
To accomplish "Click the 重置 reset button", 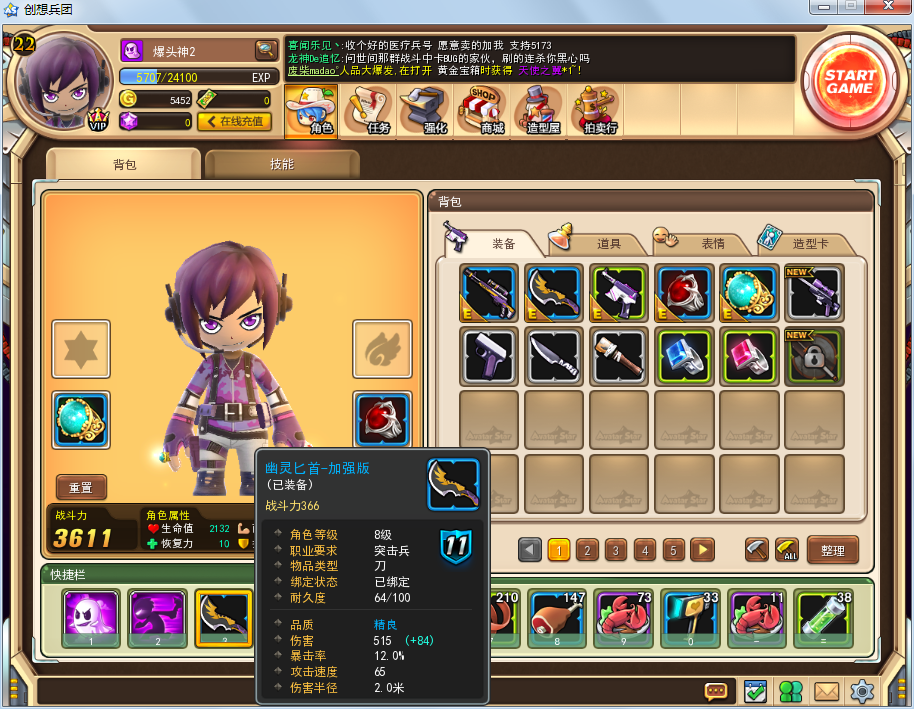I will pyautogui.click(x=81, y=488).
